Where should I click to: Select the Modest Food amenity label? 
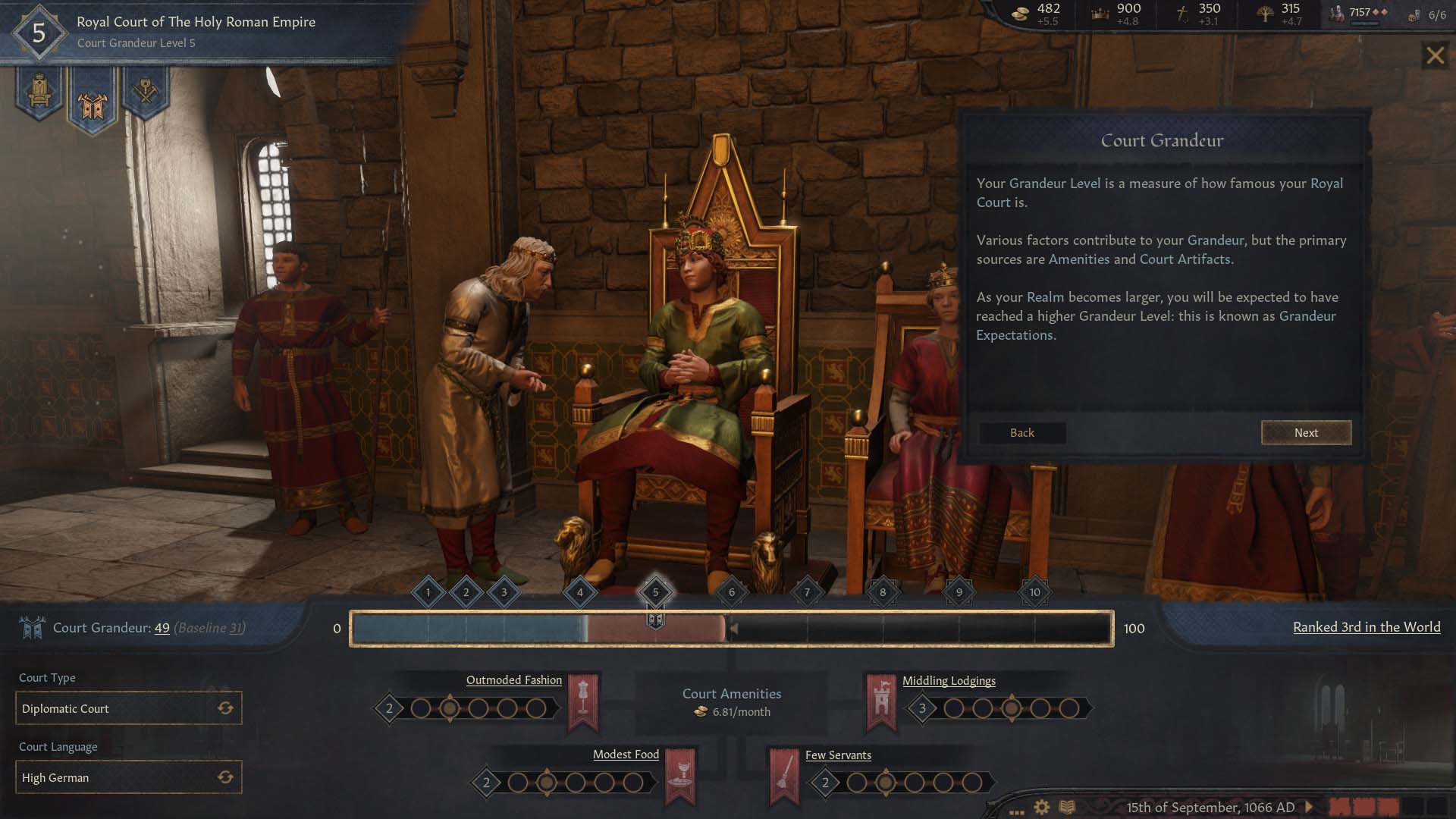tap(626, 755)
